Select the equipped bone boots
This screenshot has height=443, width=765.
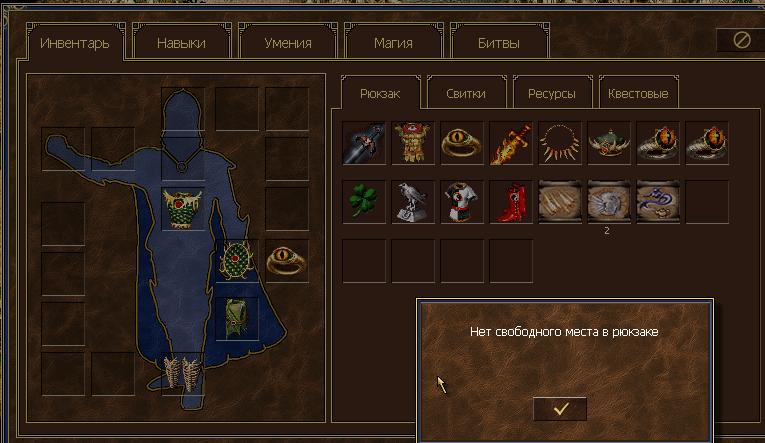pyautogui.click(x=182, y=372)
